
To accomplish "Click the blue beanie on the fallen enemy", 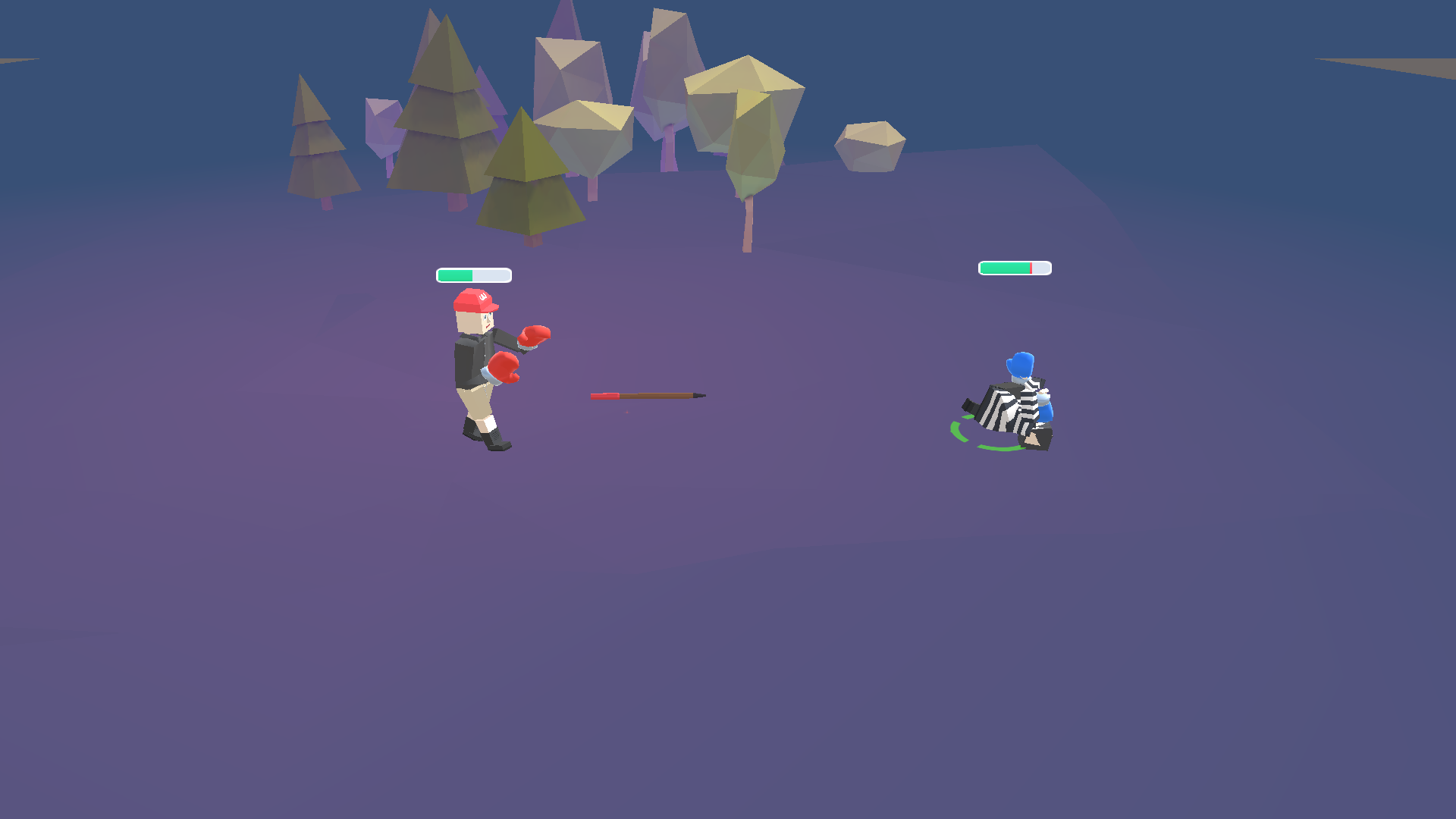I will [x=1020, y=364].
